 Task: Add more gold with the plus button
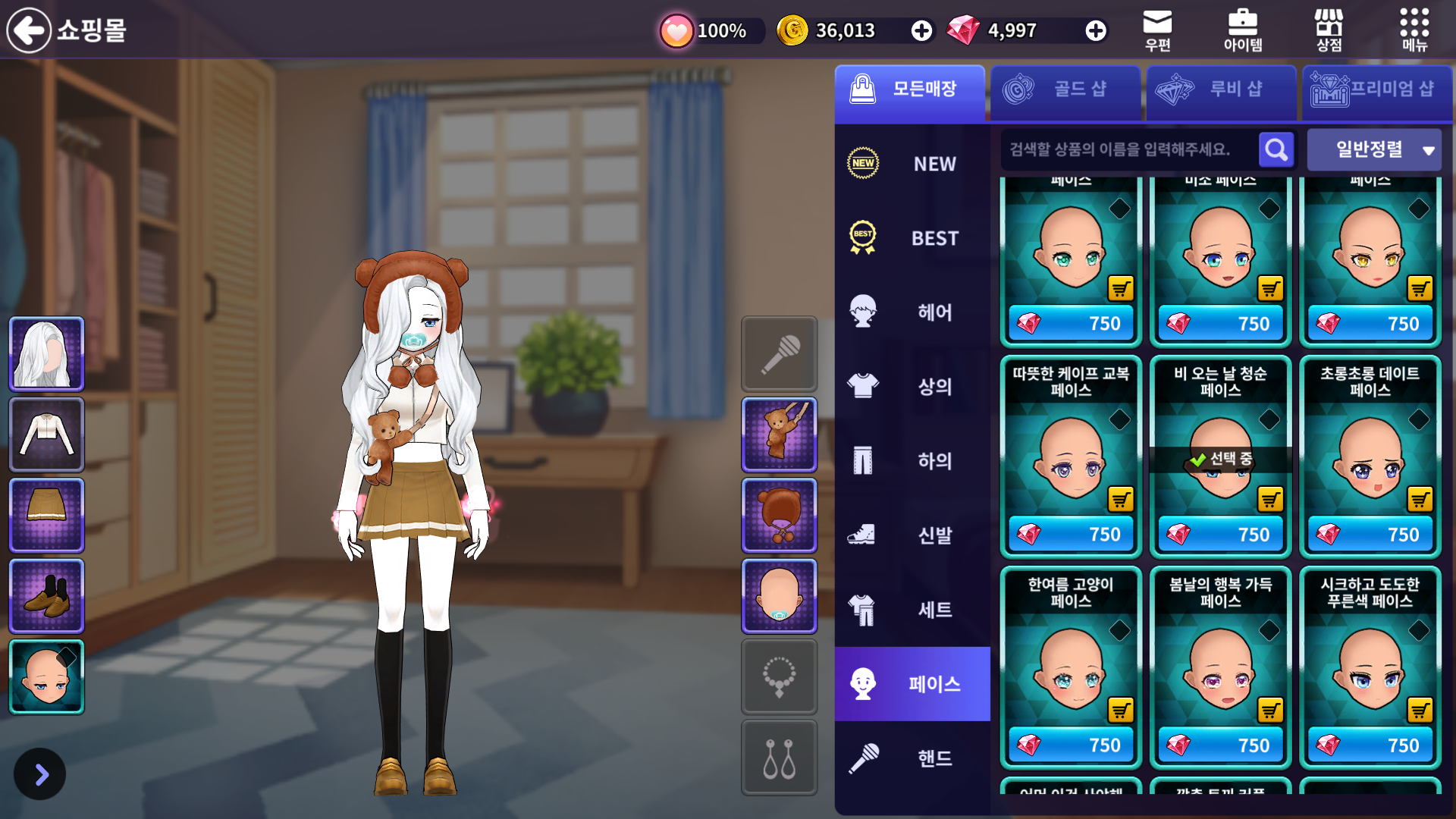pos(921,30)
